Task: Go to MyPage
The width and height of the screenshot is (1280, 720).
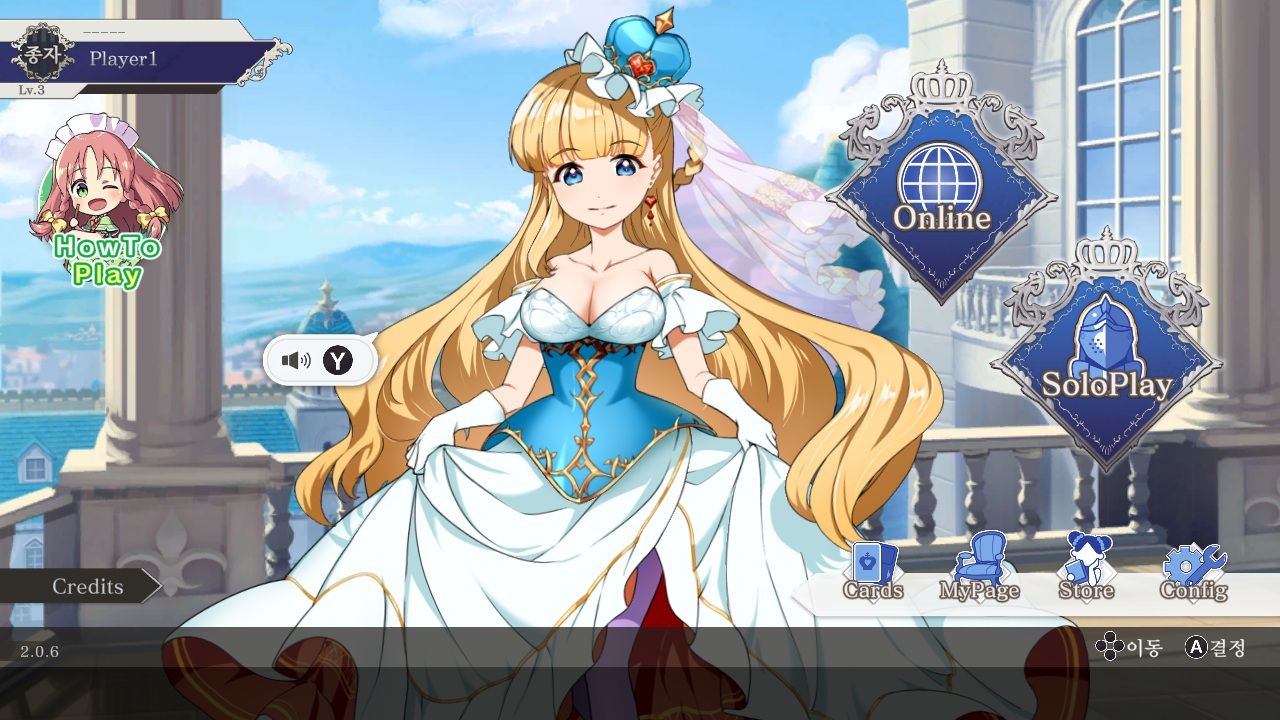Action: coord(978,572)
